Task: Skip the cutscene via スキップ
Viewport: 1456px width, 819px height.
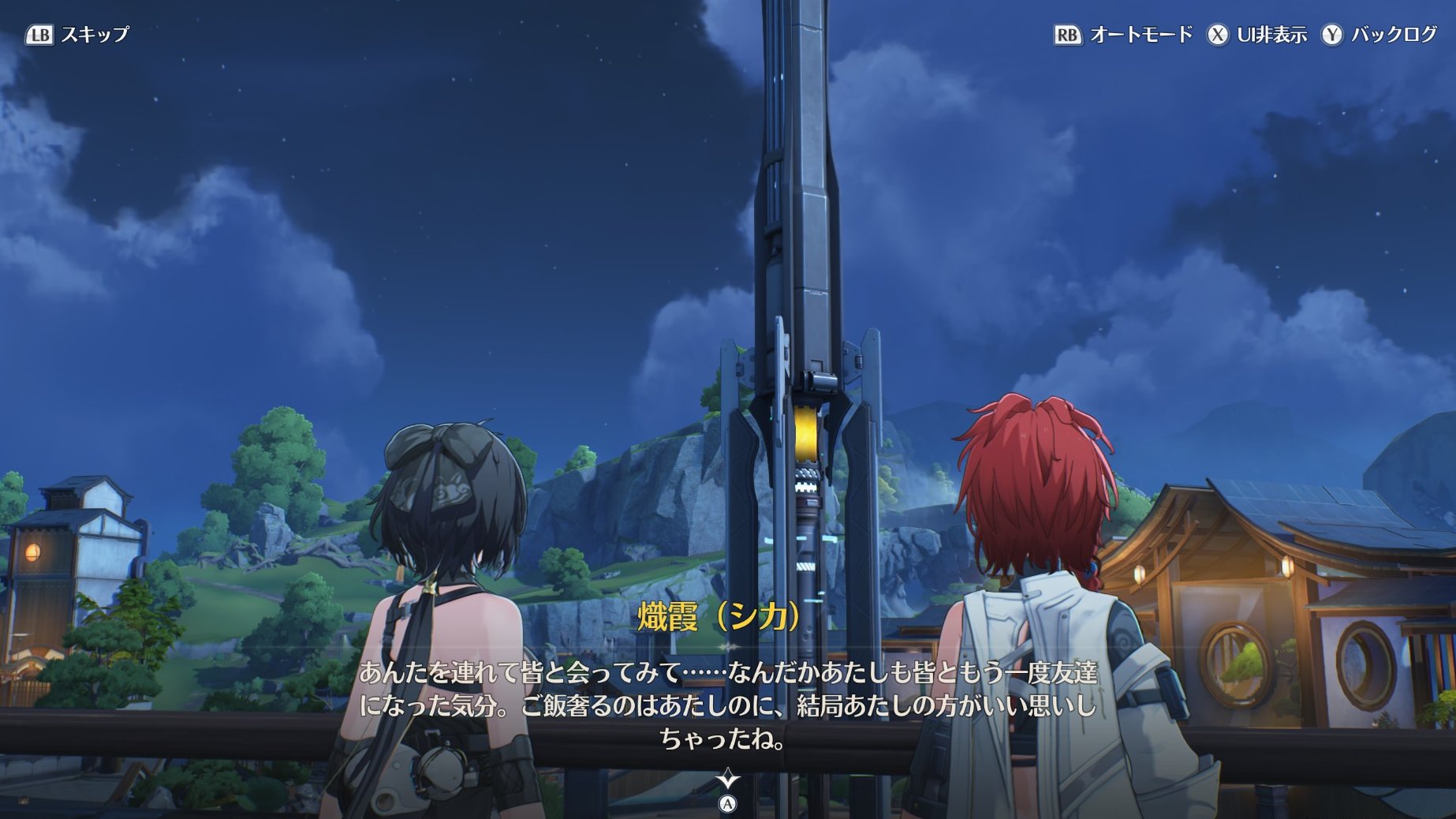Action: point(77,35)
